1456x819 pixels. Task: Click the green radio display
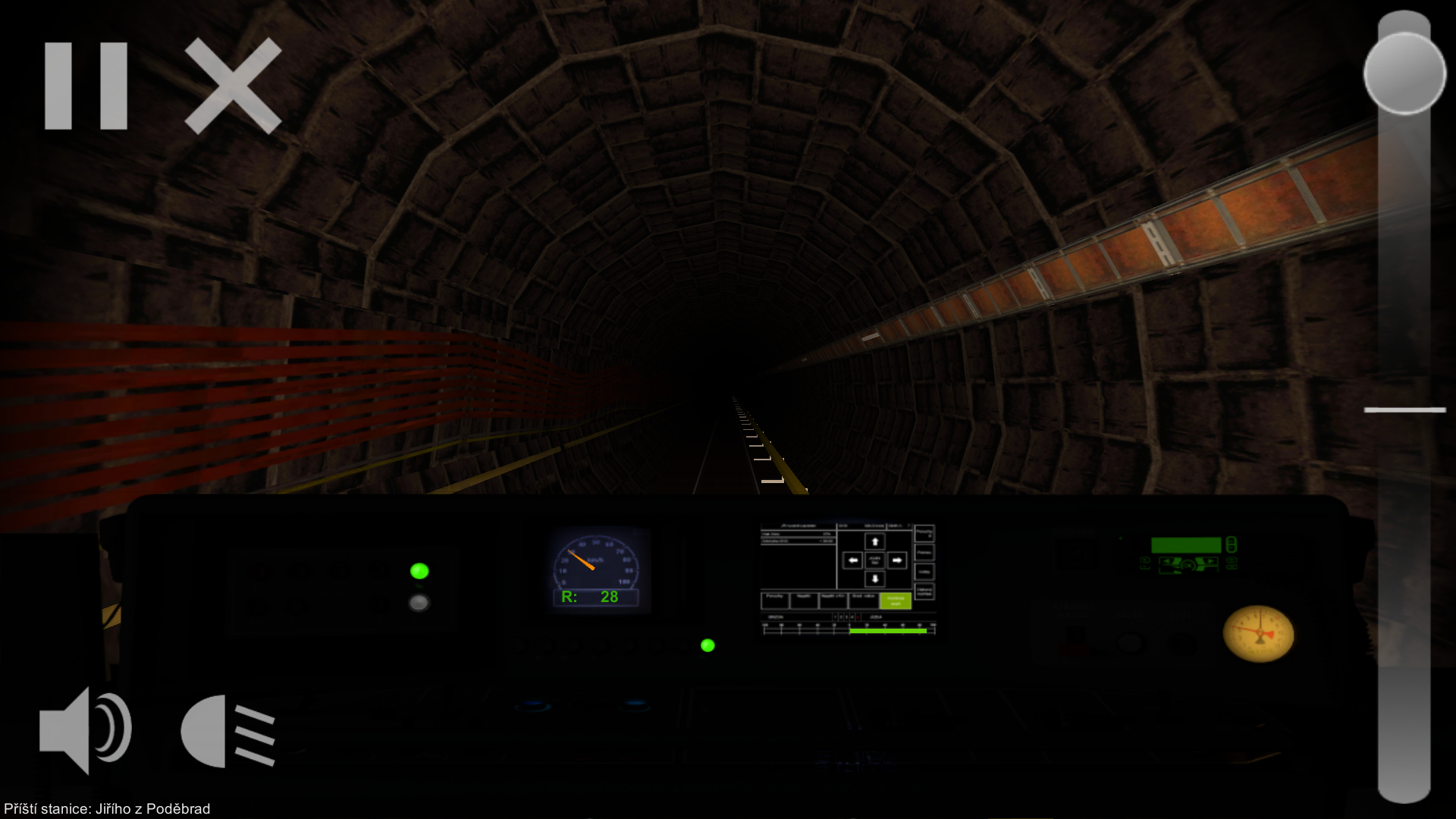coord(1187,544)
